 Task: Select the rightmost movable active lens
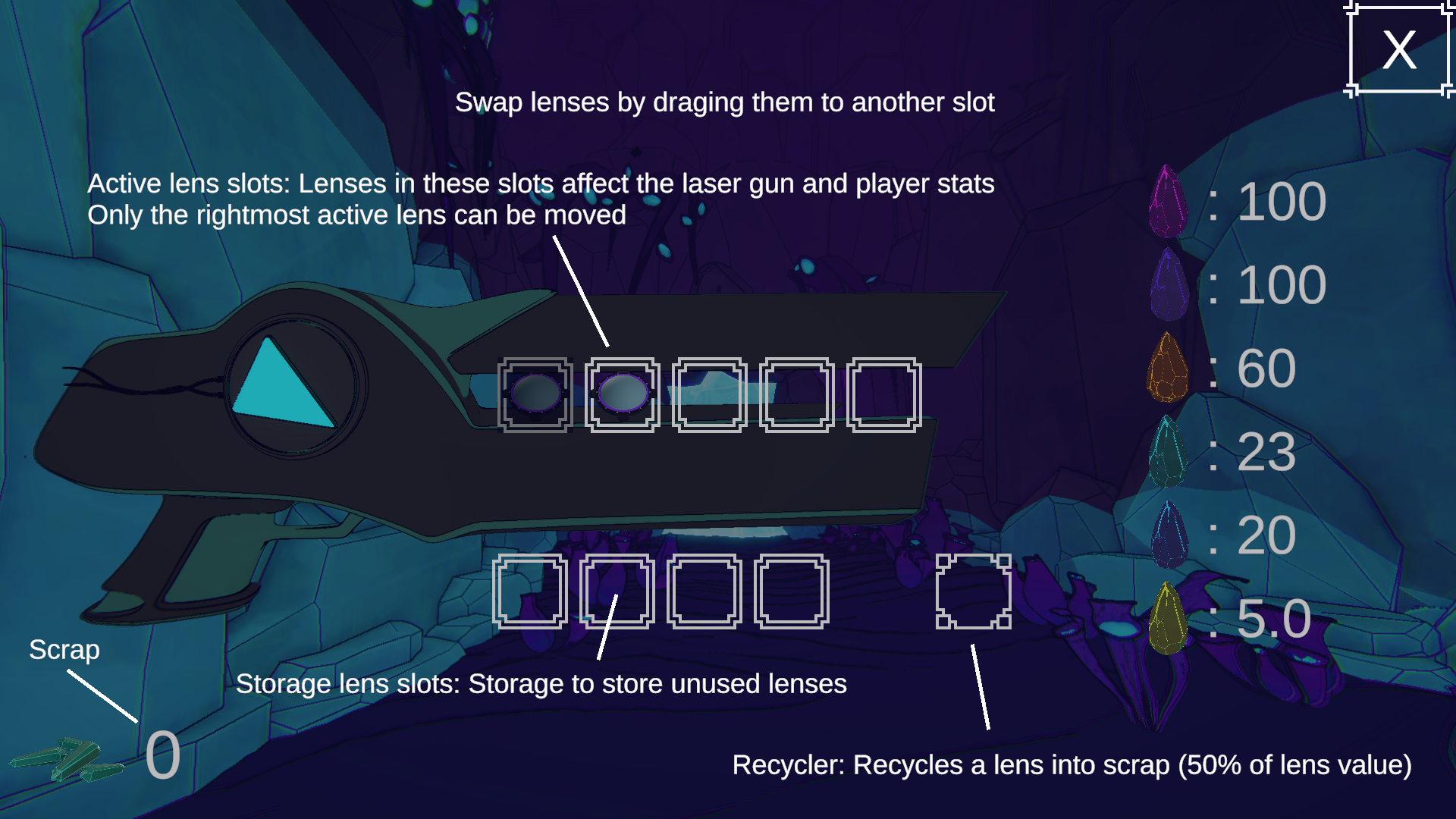click(623, 393)
